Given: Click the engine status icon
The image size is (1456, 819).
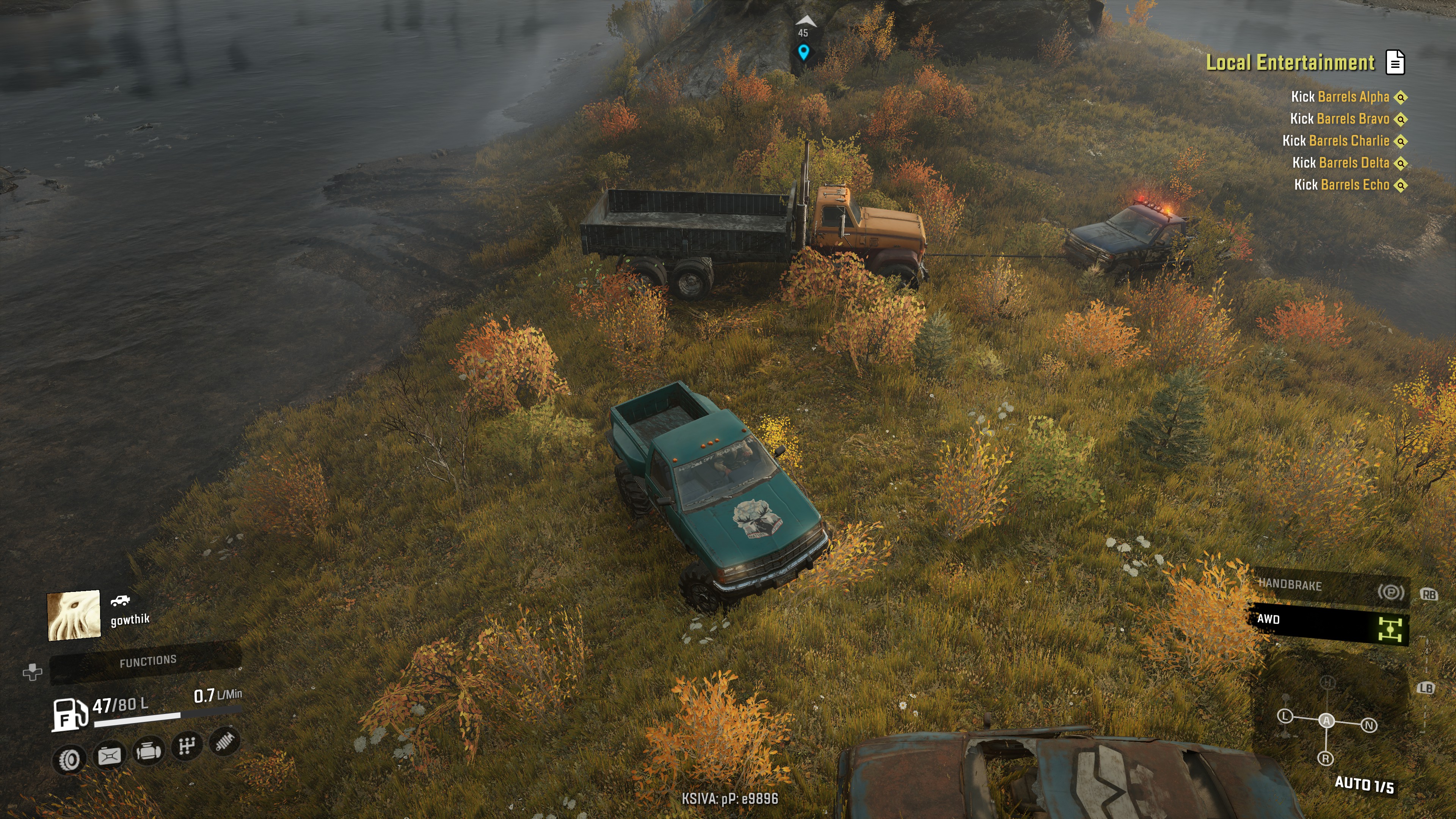Looking at the screenshot, I should coord(148,751).
